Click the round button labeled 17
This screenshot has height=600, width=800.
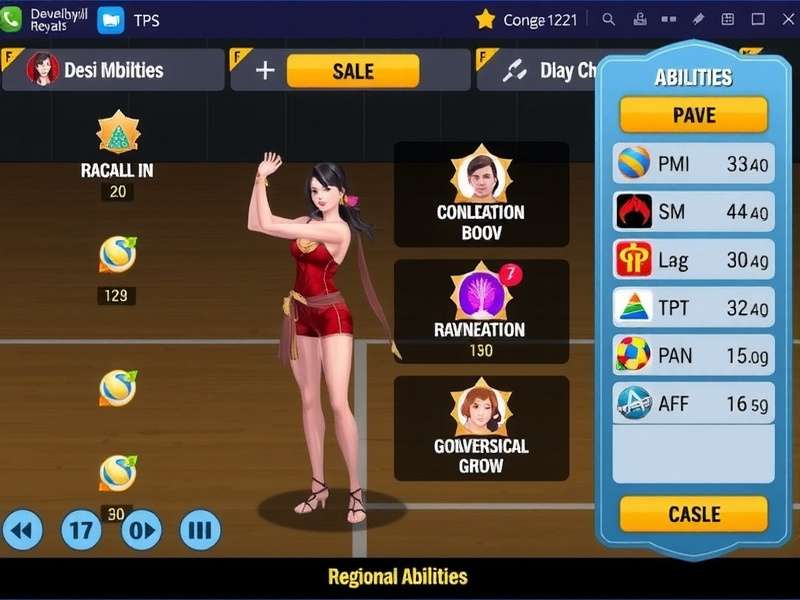click(82, 529)
